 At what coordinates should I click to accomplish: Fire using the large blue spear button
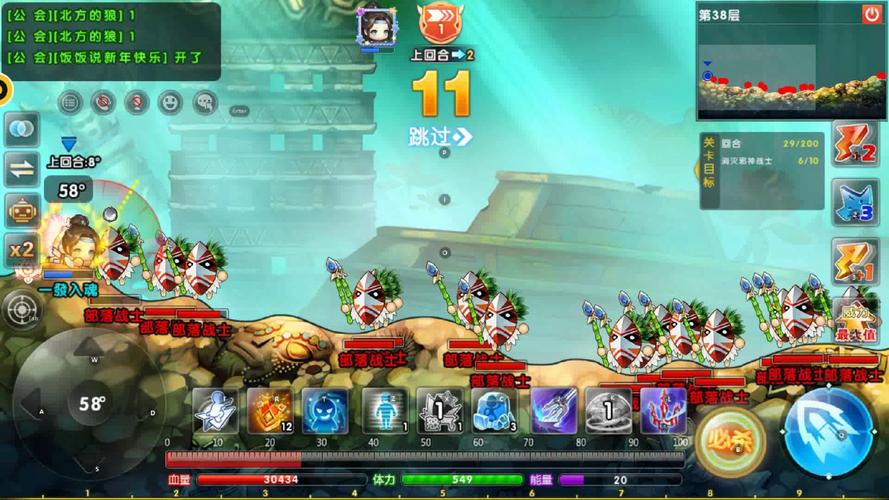click(x=829, y=431)
